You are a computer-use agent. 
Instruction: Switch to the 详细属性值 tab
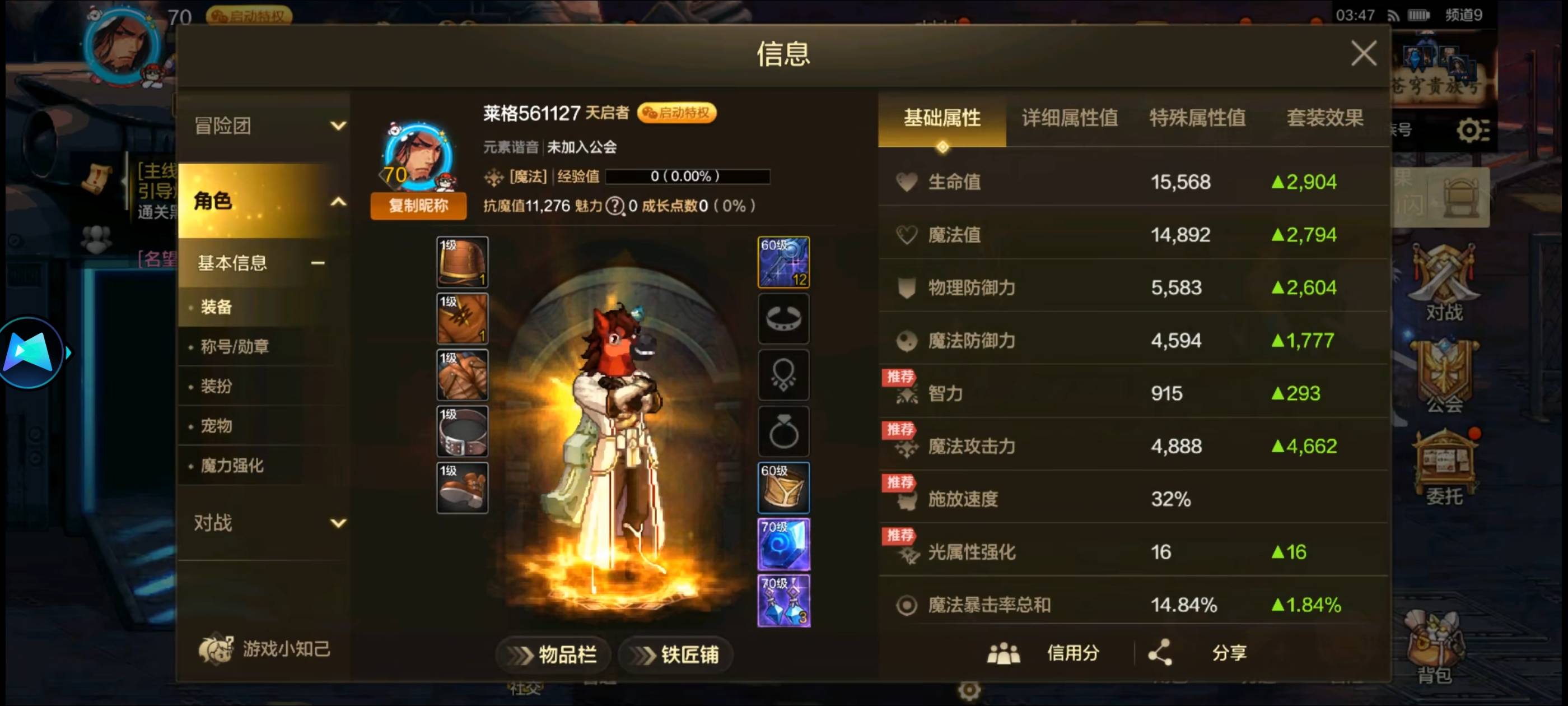[1070, 120]
